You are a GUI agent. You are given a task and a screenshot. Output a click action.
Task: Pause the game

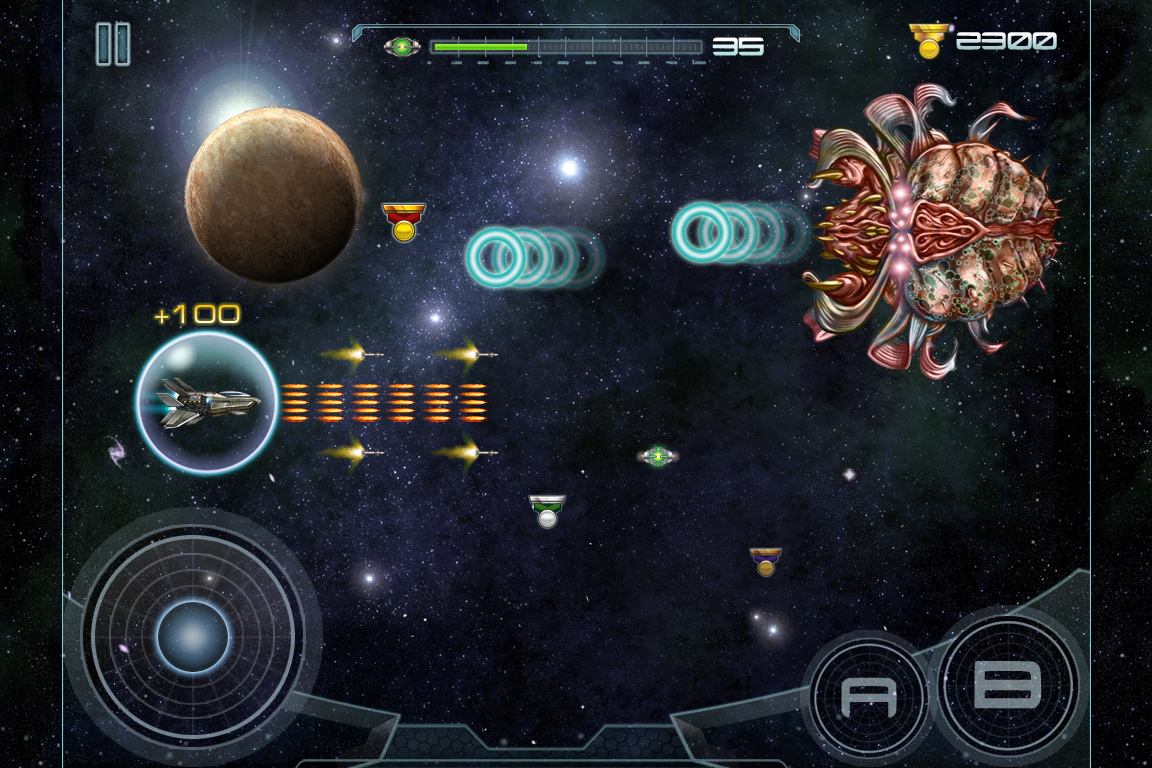(x=113, y=45)
